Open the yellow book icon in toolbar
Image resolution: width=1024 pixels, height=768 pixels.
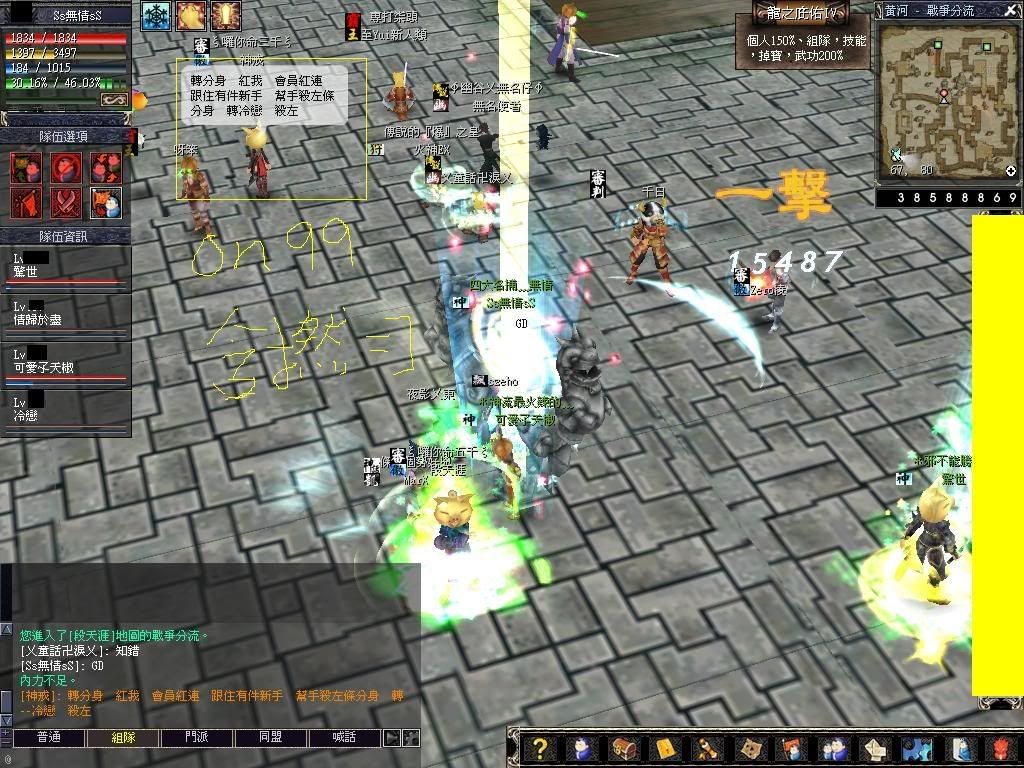pyautogui.click(x=666, y=749)
